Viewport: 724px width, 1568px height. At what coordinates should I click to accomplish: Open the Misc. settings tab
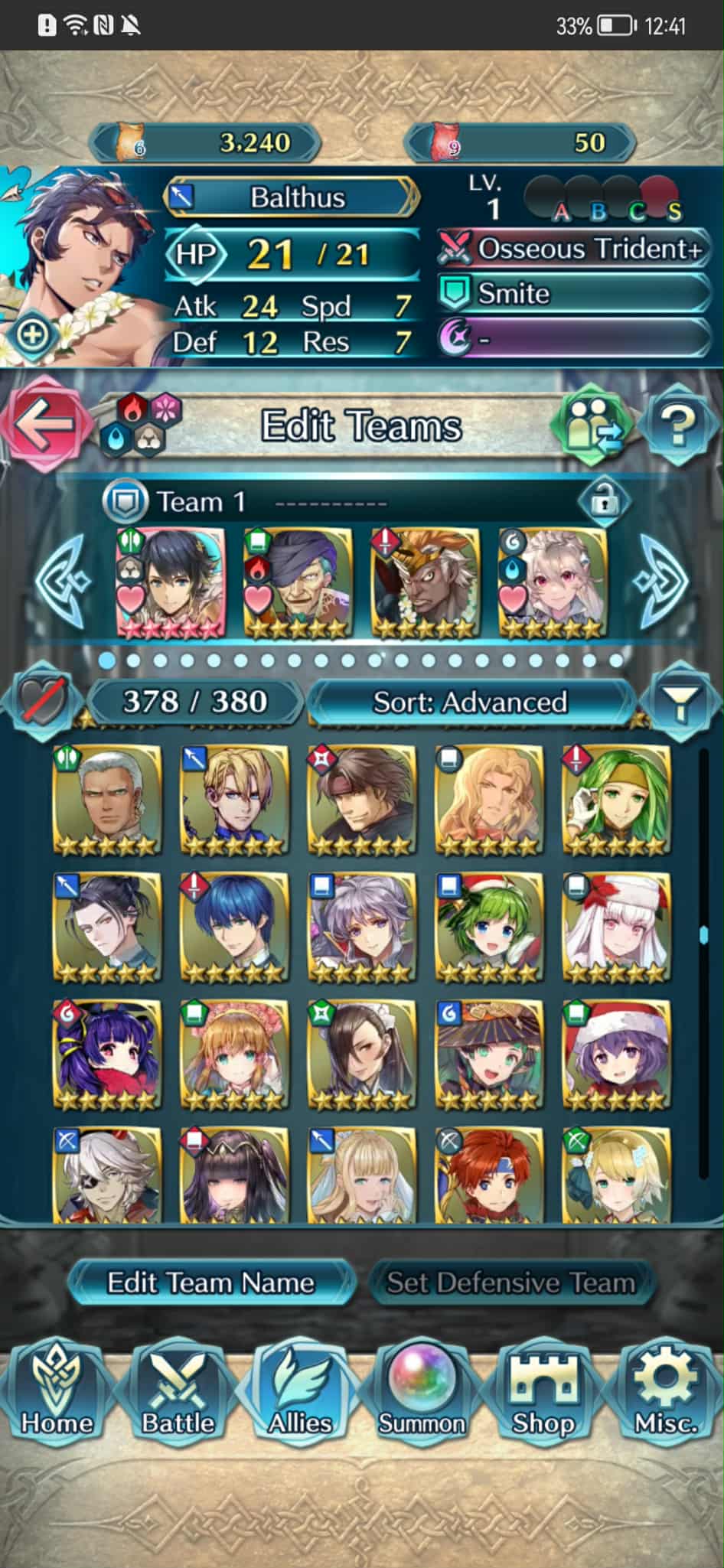point(665,1391)
